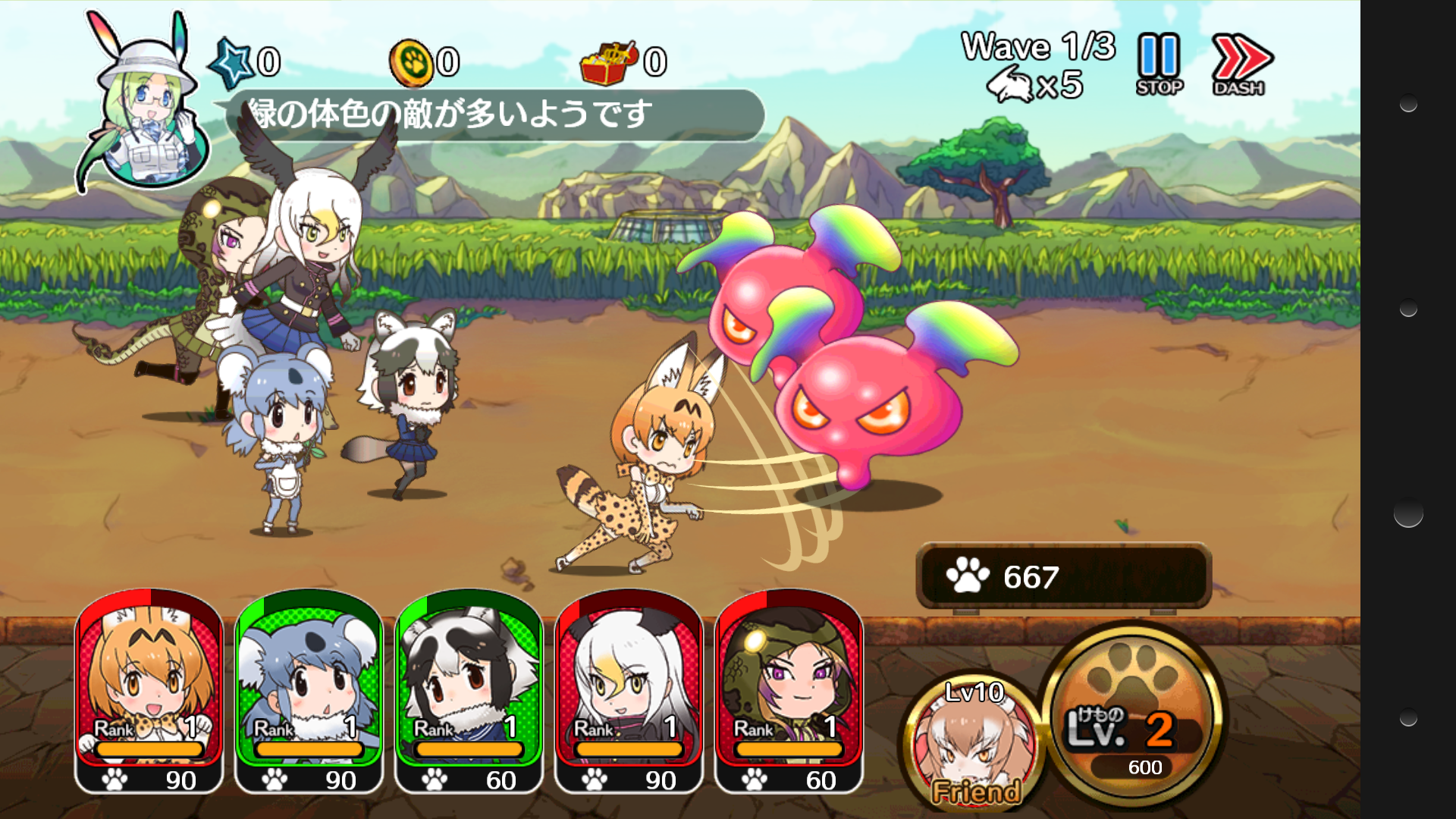1456x819 pixels.
Task: Select Serval's character card
Action: click(x=148, y=682)
